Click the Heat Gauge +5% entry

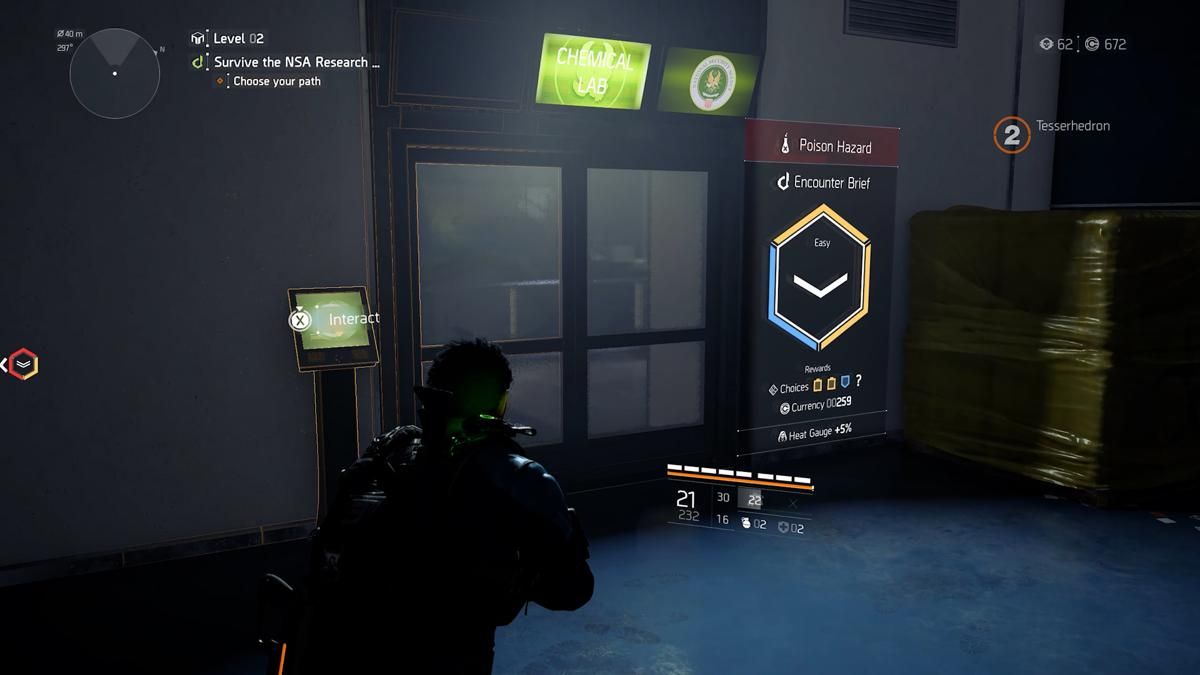point(814,433)
